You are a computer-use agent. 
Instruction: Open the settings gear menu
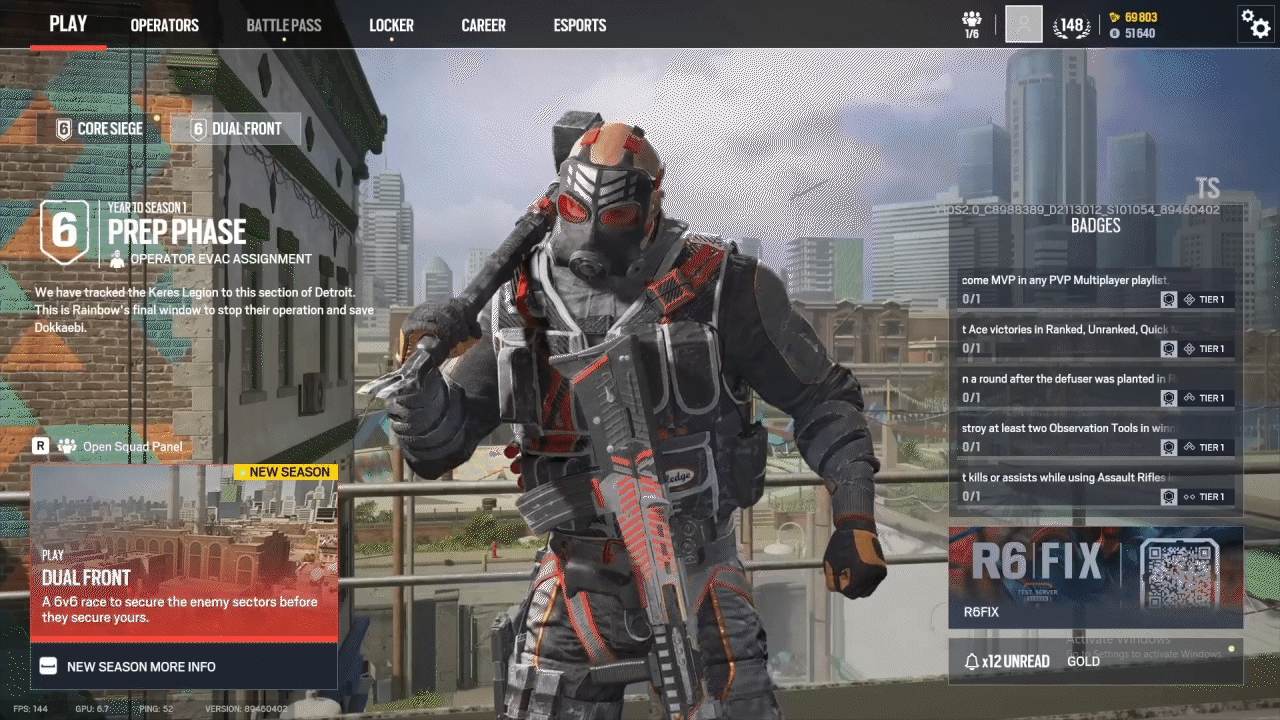1255,23
